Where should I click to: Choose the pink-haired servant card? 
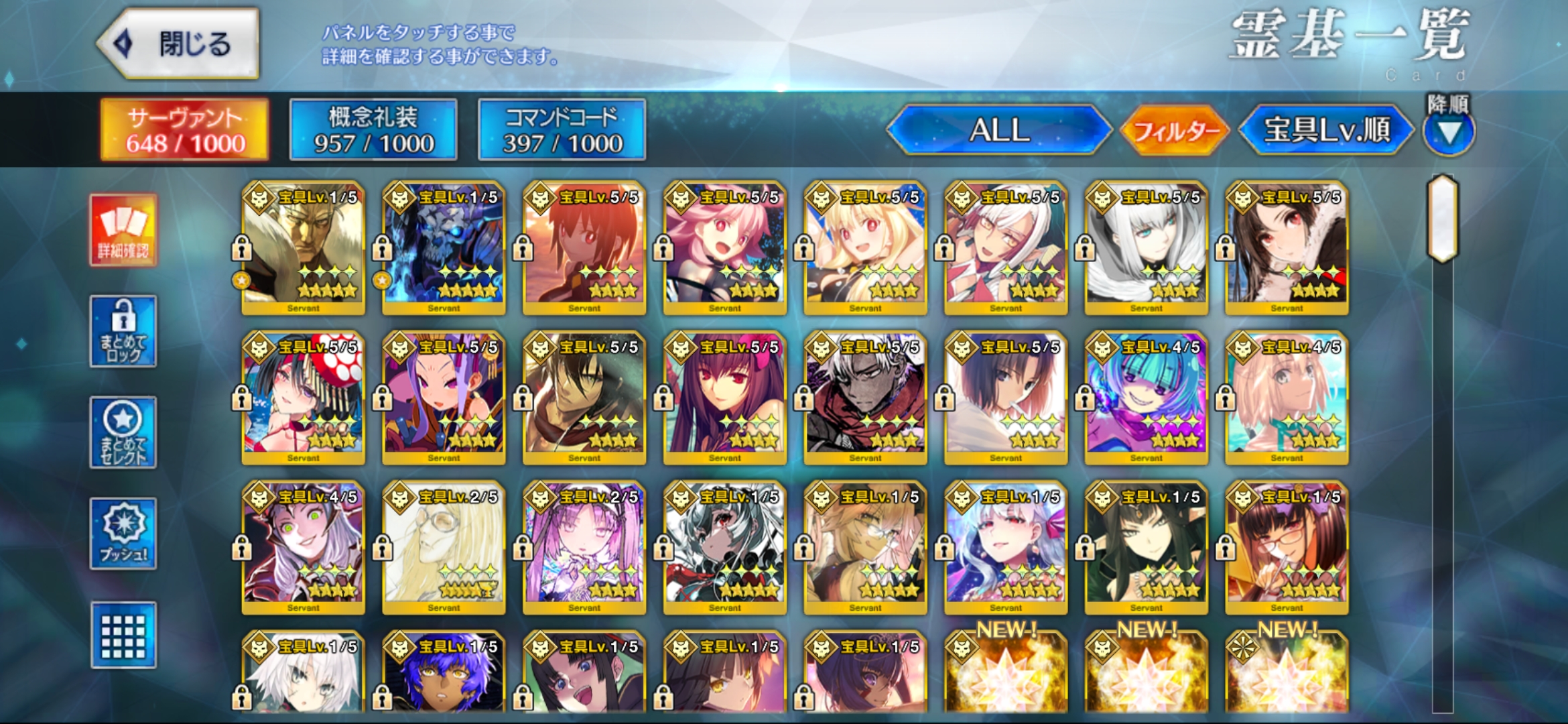click(x=724, y=248)
